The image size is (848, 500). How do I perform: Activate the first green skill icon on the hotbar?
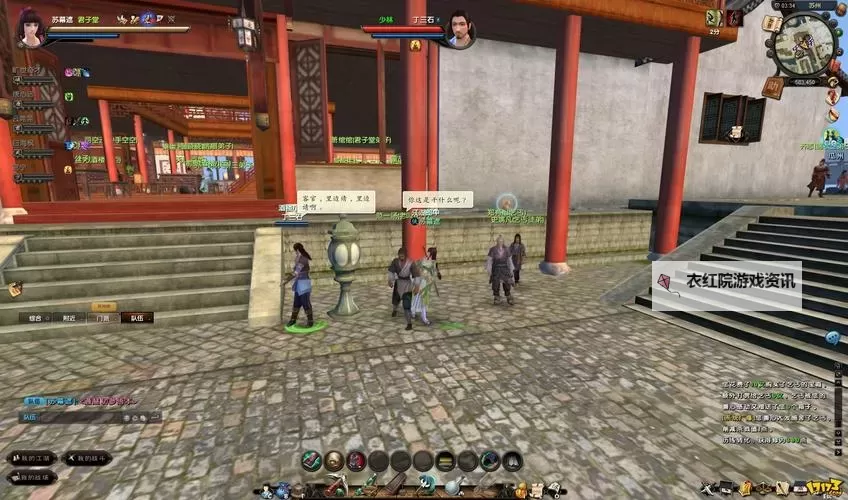click(x=312, y=460)
